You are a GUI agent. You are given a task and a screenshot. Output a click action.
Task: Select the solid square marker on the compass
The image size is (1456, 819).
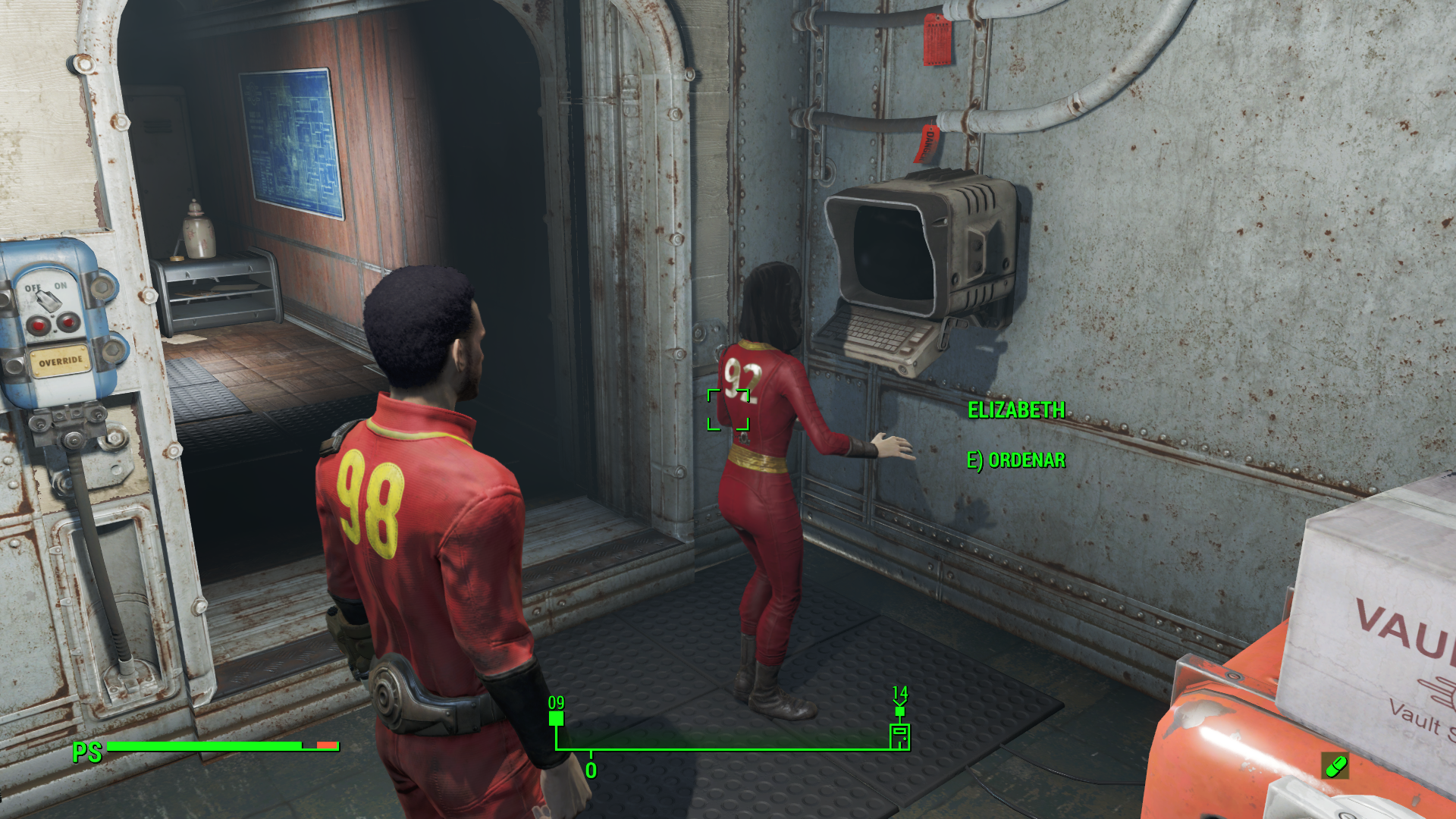(x=556, y=718)
